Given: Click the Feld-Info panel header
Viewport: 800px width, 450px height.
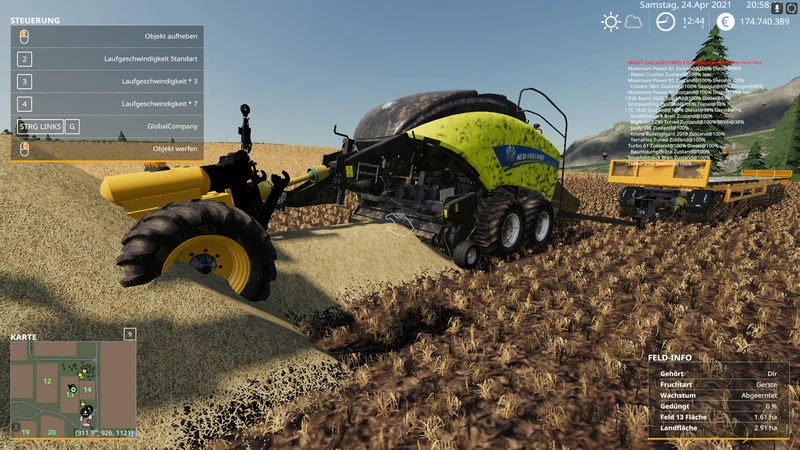Looking at the screenshot, I should 670,357.
